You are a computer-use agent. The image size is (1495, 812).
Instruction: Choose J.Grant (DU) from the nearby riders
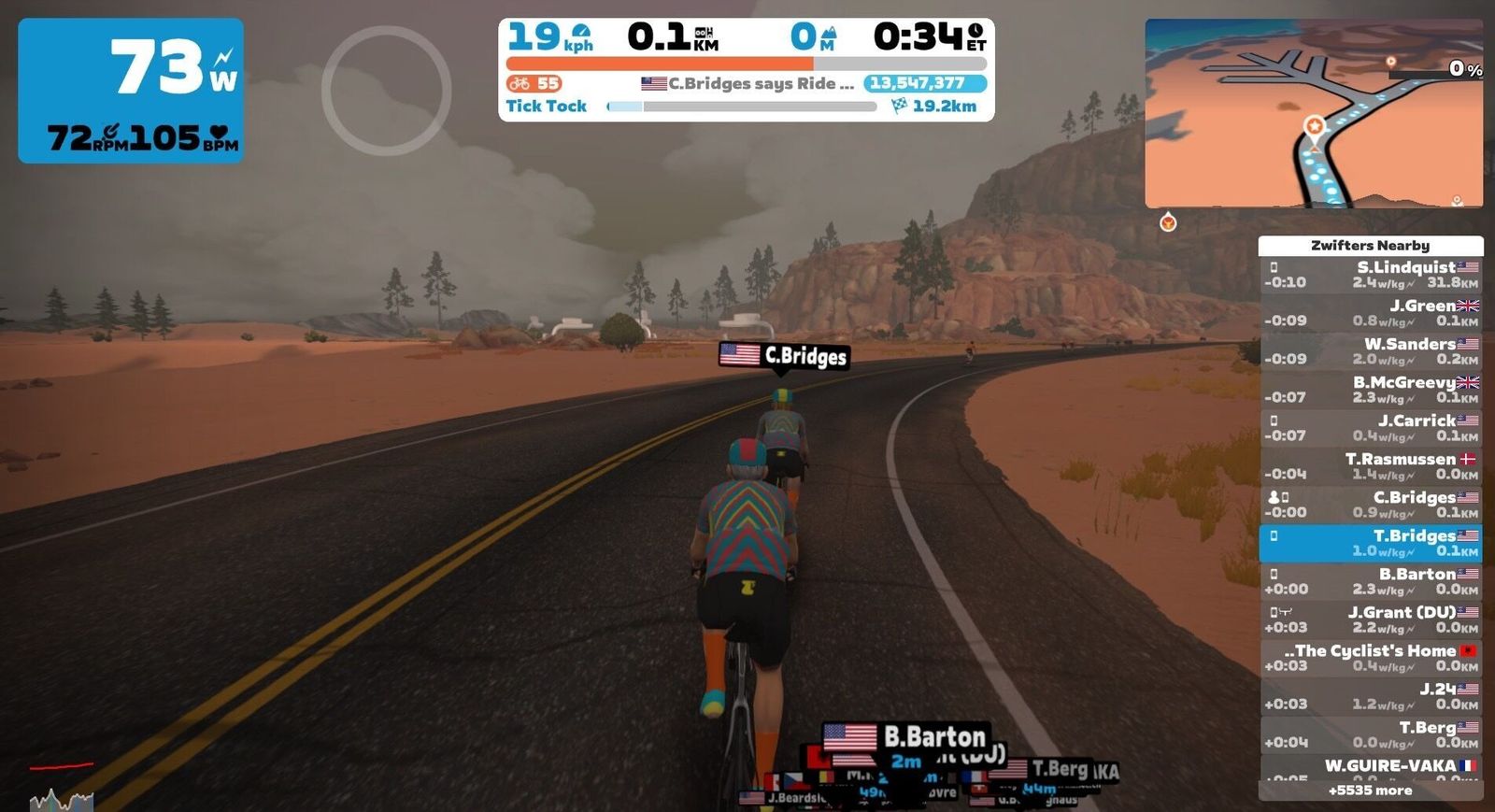1370,620
